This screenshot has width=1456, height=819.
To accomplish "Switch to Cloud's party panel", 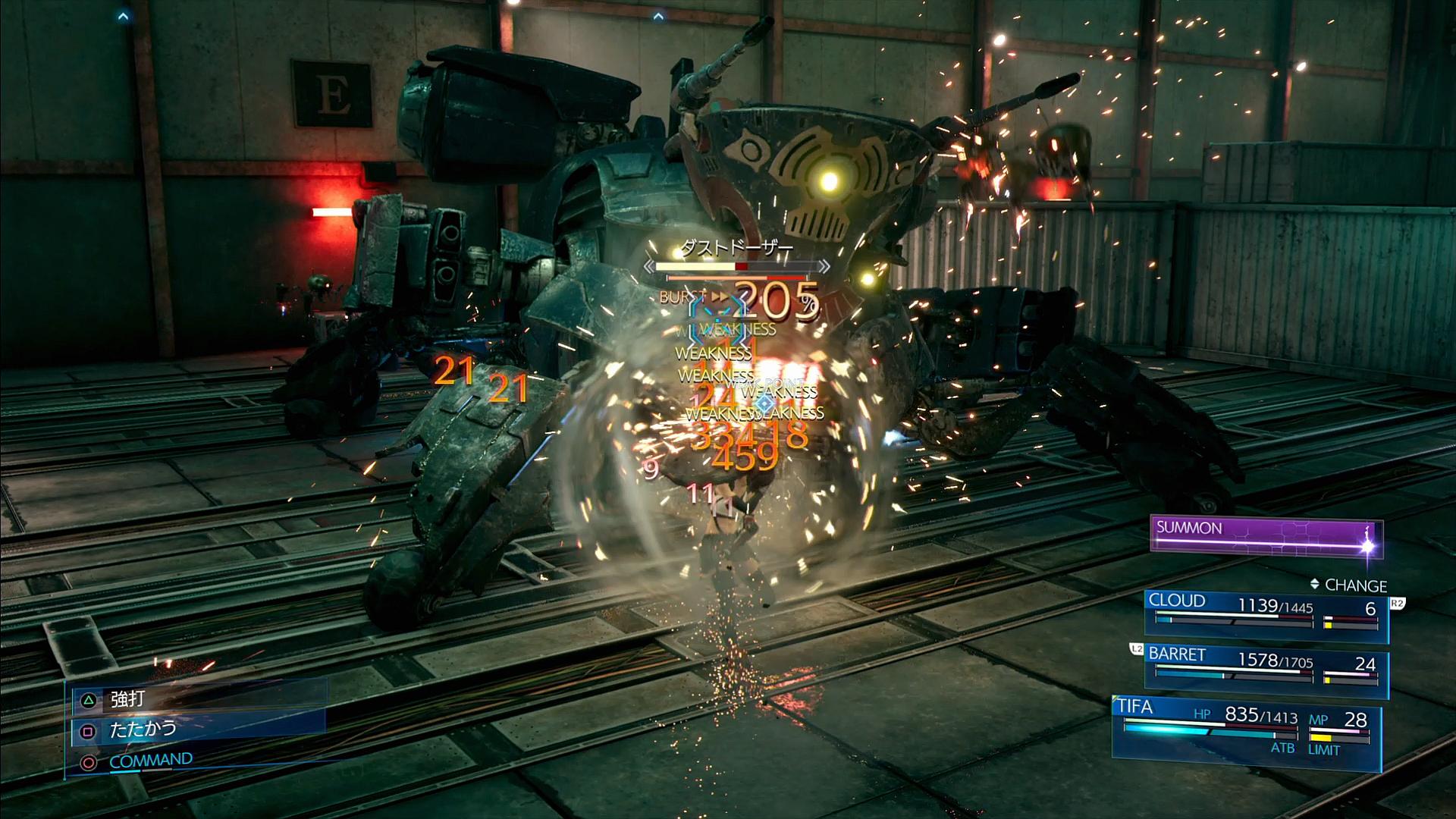I will (x=1265, y=613).
